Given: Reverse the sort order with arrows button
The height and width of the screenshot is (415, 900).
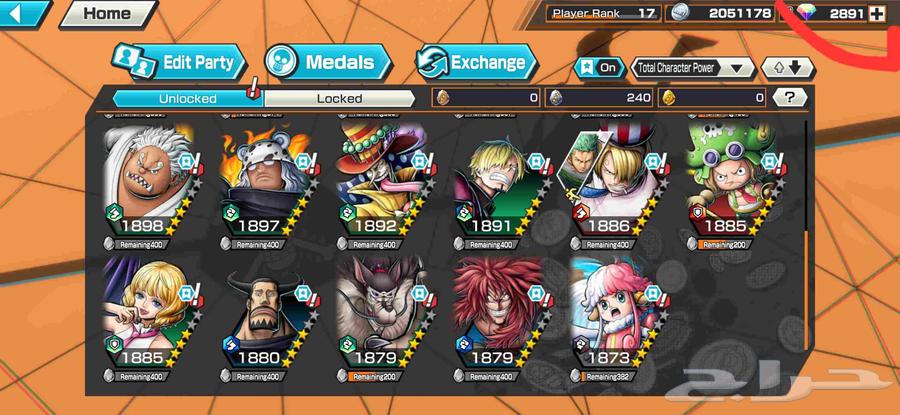Looking at the screenshot, I should coord(782,68).
